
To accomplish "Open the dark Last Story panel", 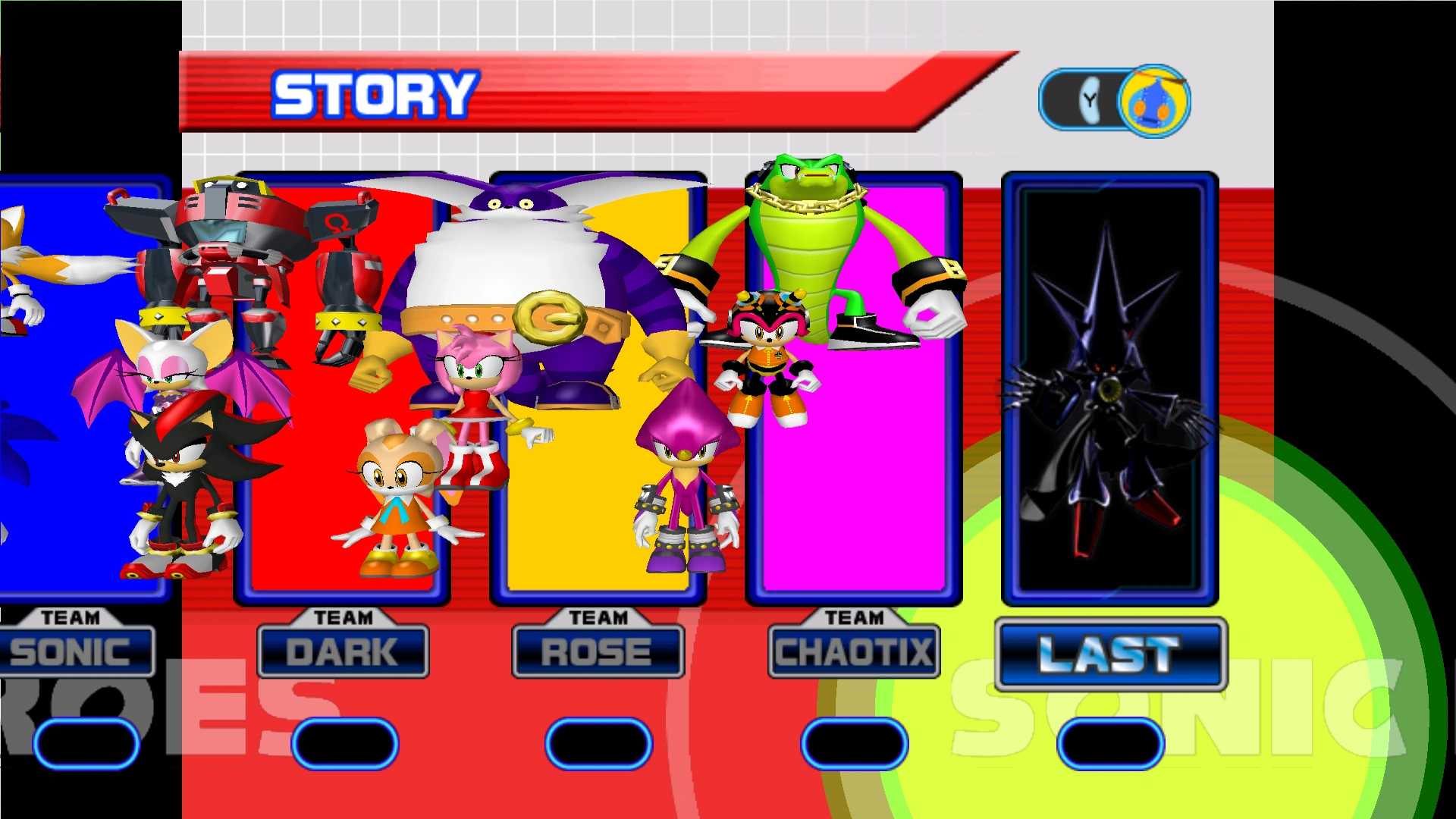I will tap(1110, 388).
